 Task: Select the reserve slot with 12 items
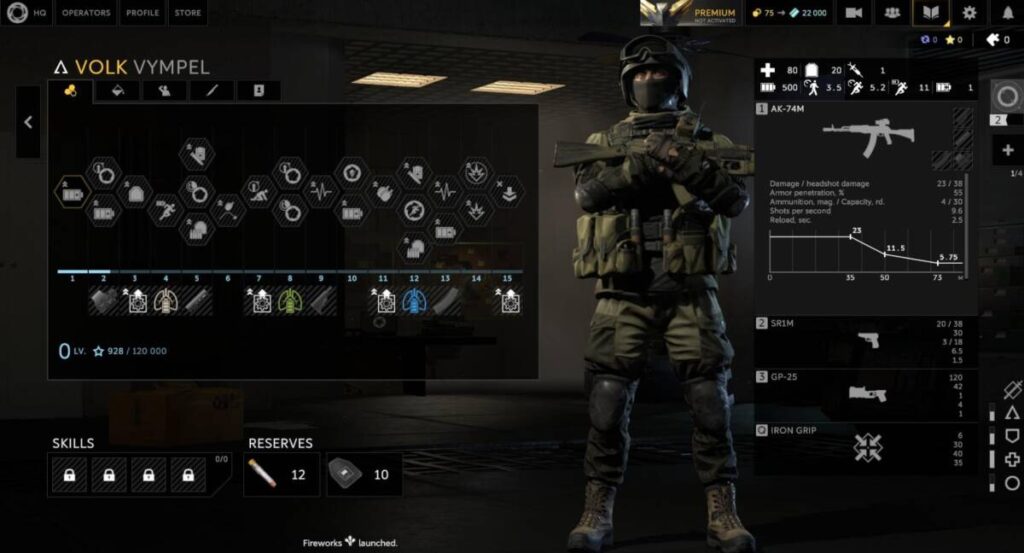(281, 474)
